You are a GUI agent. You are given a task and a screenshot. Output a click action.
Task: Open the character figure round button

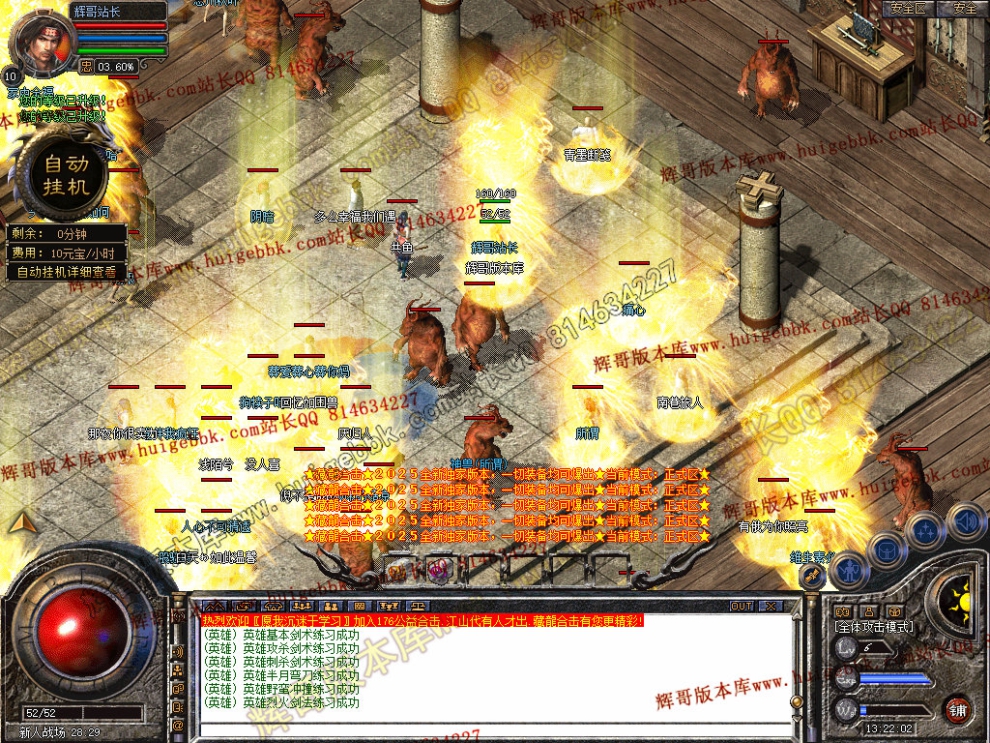click(x=848, y=568)
